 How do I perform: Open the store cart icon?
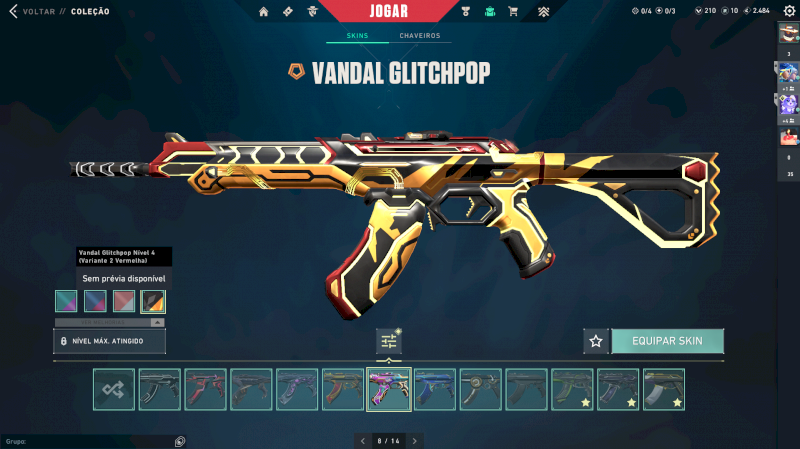point(513,12)
